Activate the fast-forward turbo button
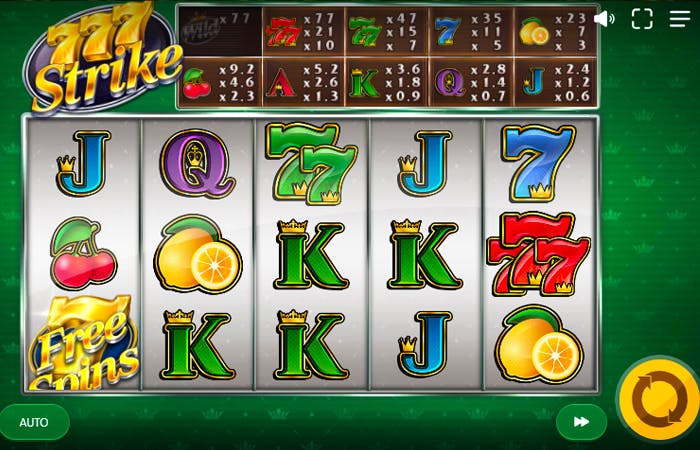 coord(581,422)
